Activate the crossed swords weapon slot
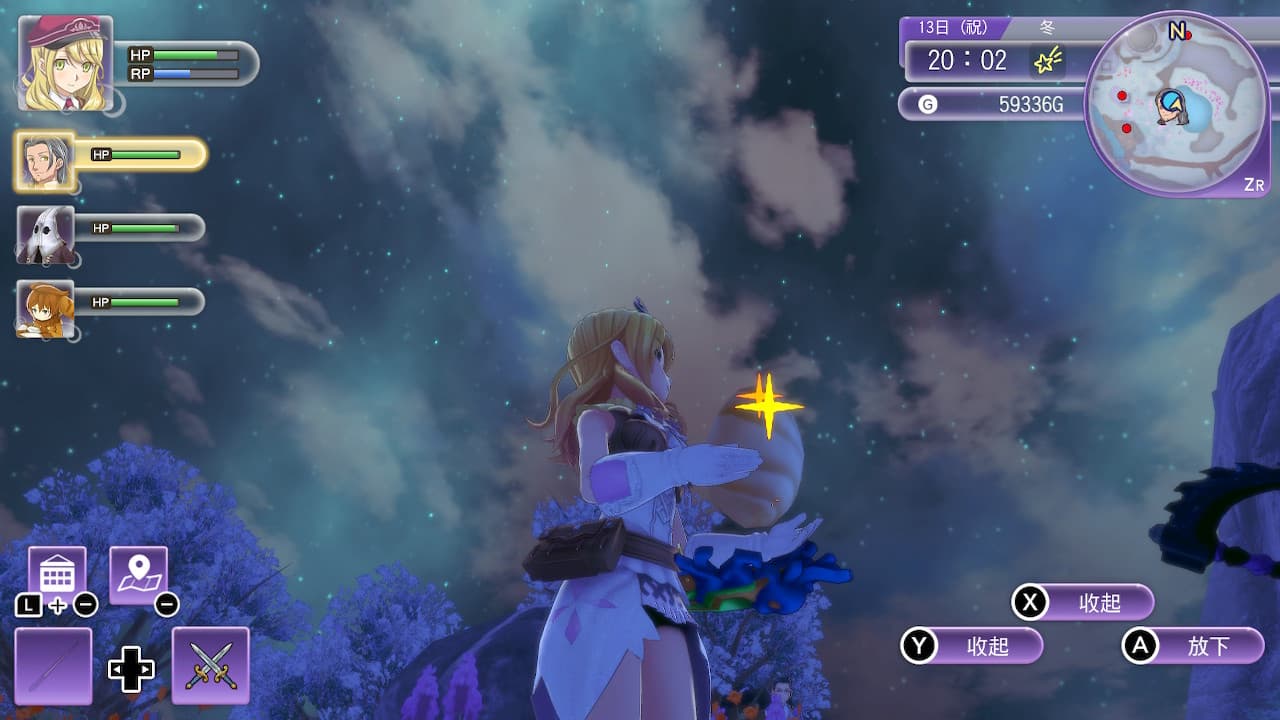This screenshot has width=1280, height=720. click(x=211, y=665)
